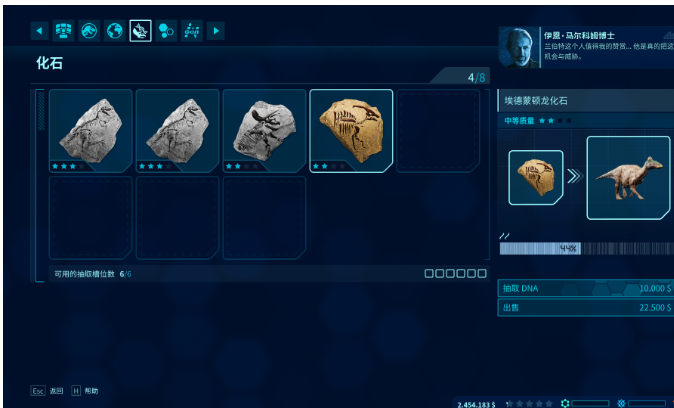Select the highlighted fossil tab icon
The image size is (674, 408).
[x=140, y=31]
